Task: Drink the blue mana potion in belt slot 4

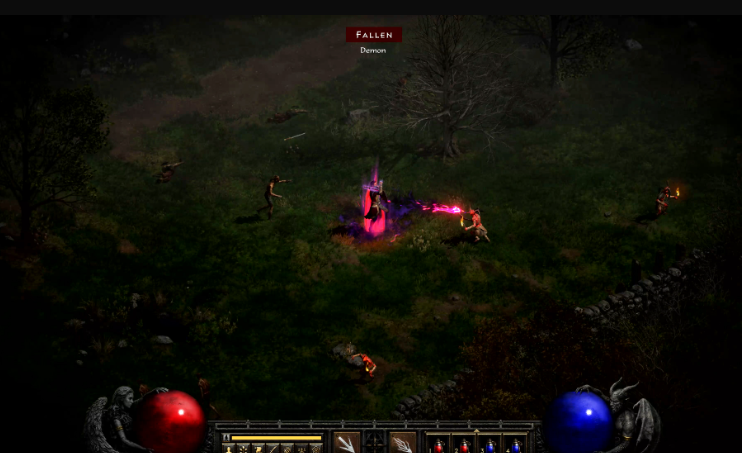Action: (x=516, y=445)
